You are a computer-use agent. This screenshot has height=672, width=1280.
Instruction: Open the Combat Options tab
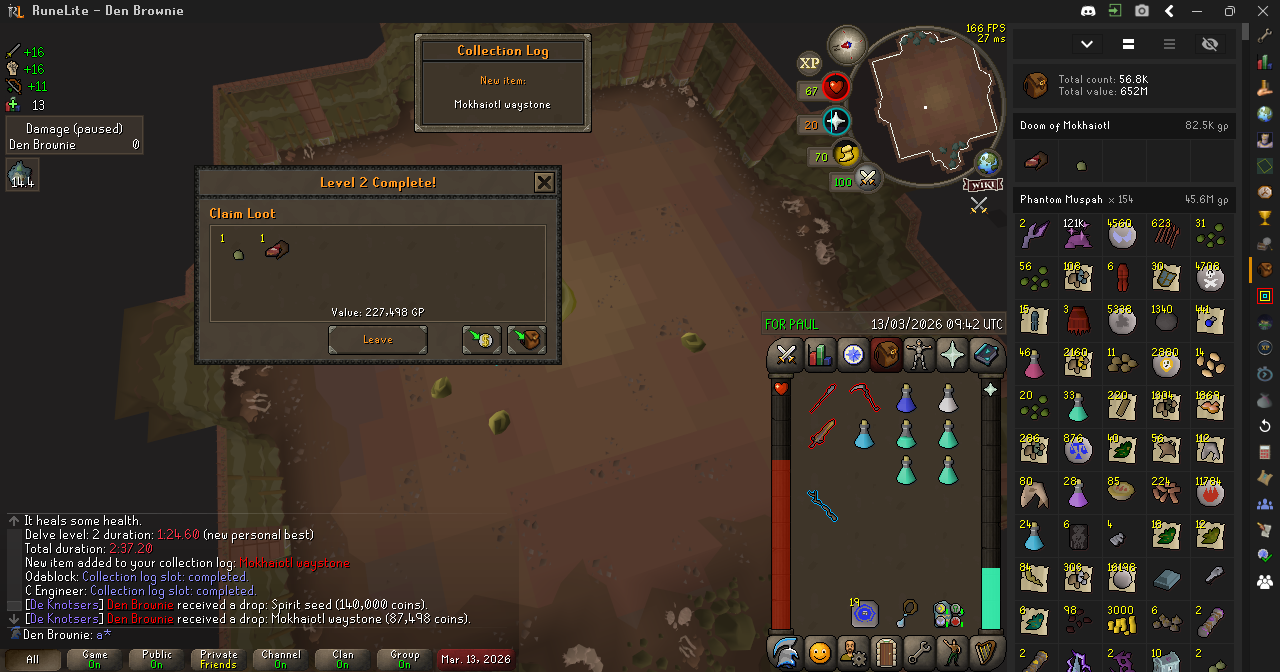click(x=785, y=355)
